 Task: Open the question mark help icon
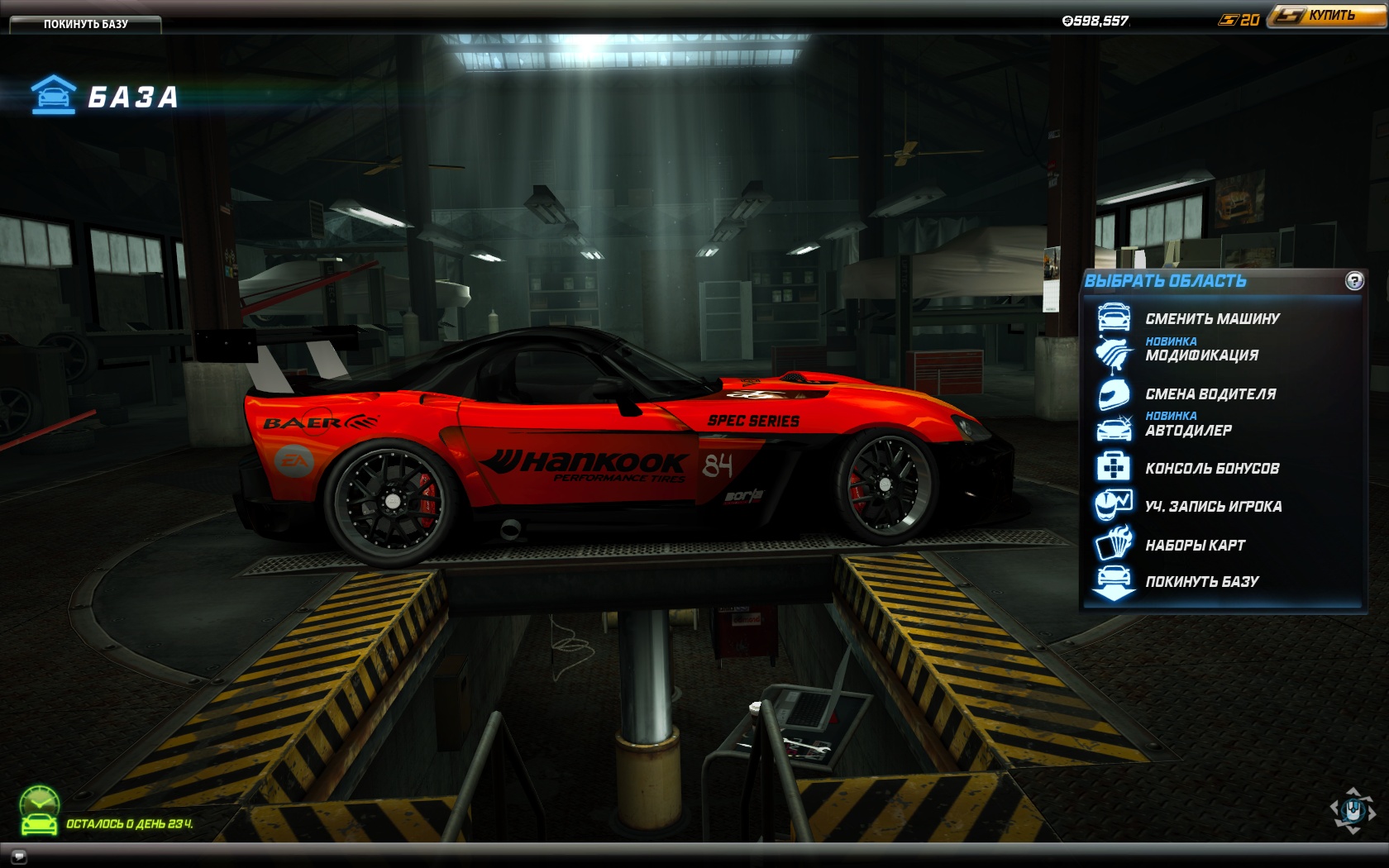point(1354,281)
